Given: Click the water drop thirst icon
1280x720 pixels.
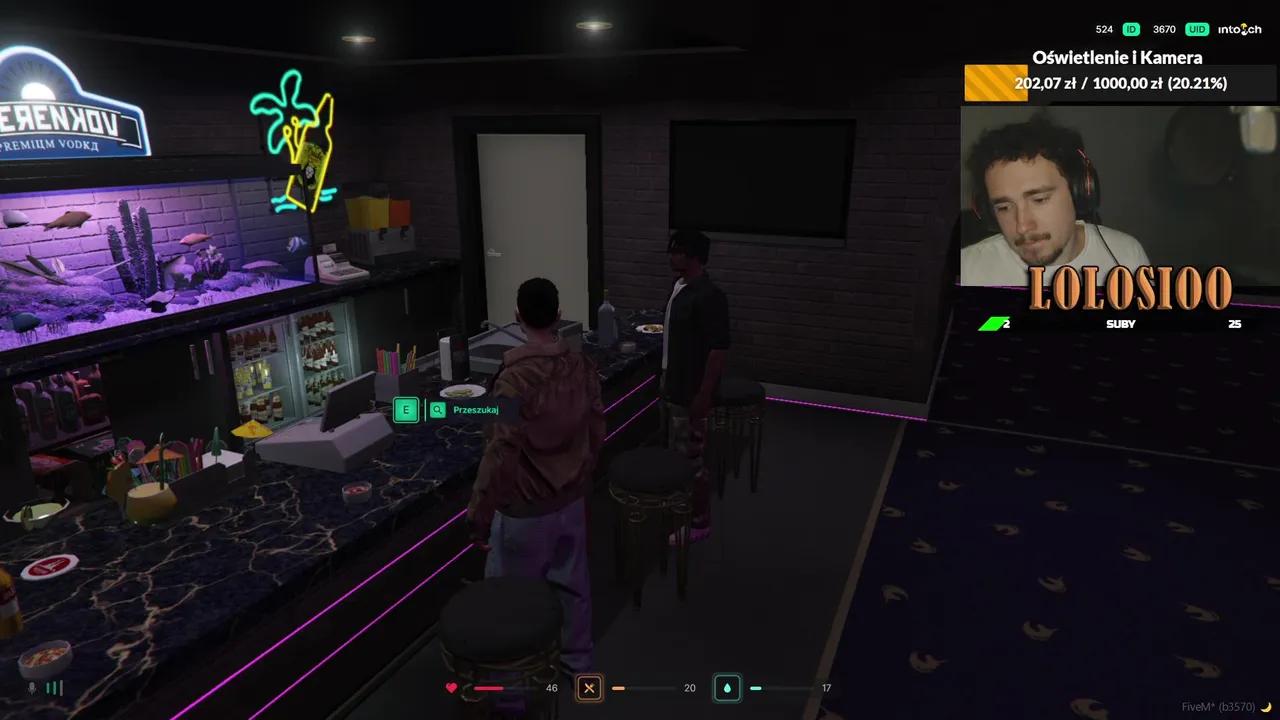Looking at the screenshot, I should pyautogui.click(x=727, y=688).
